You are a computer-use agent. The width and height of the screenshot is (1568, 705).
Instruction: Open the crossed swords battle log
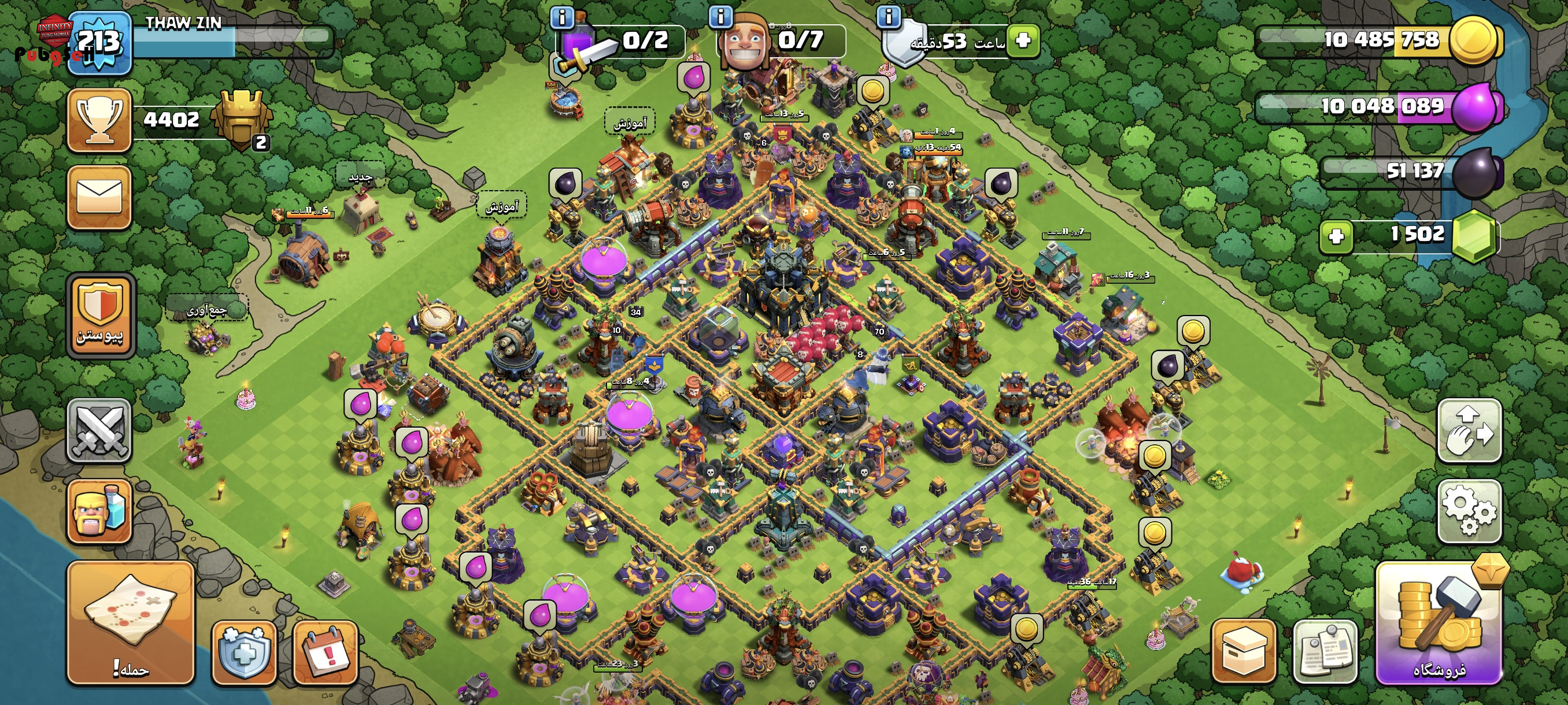coord(99,431)
